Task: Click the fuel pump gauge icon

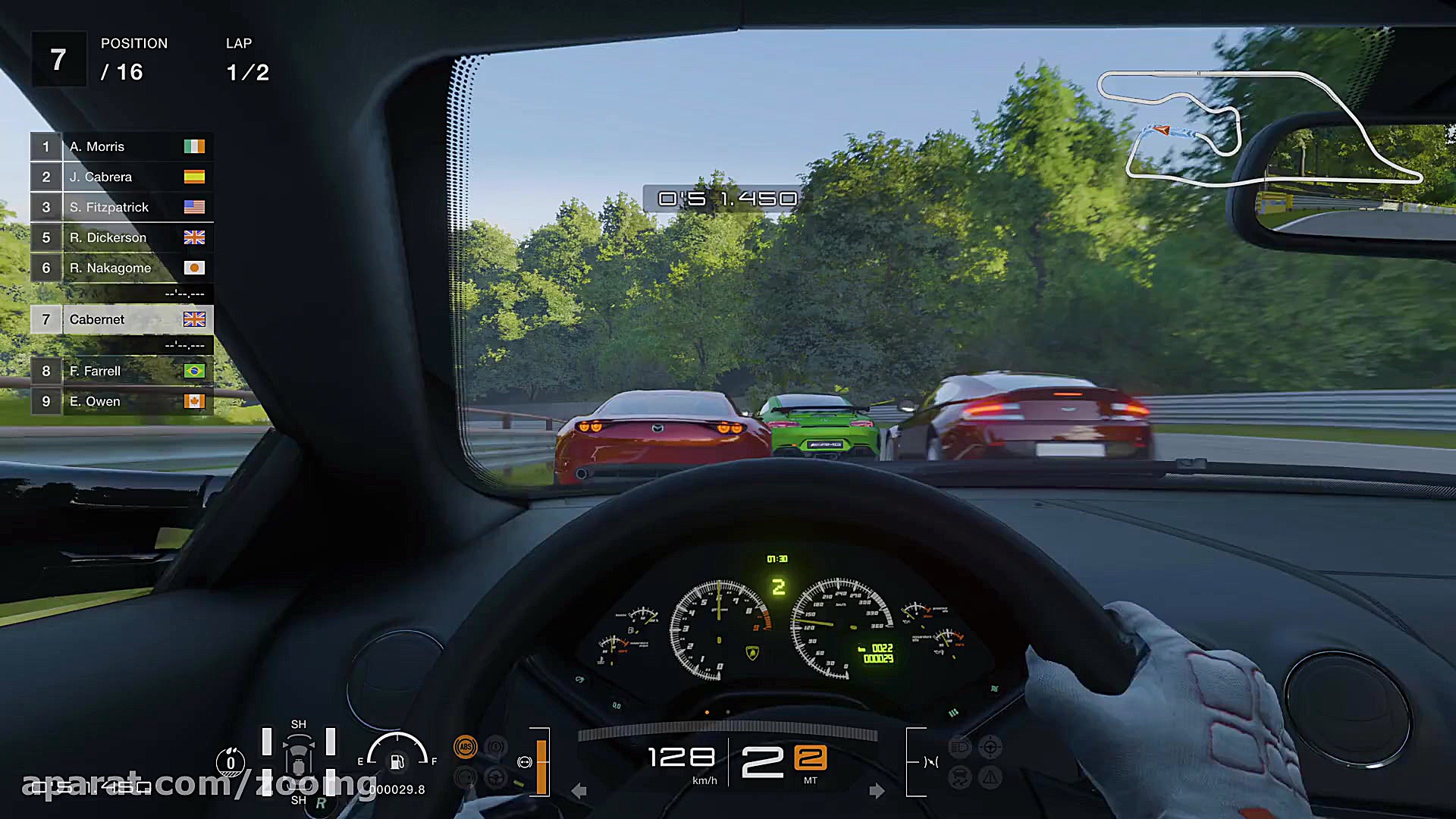Action: 397,761
